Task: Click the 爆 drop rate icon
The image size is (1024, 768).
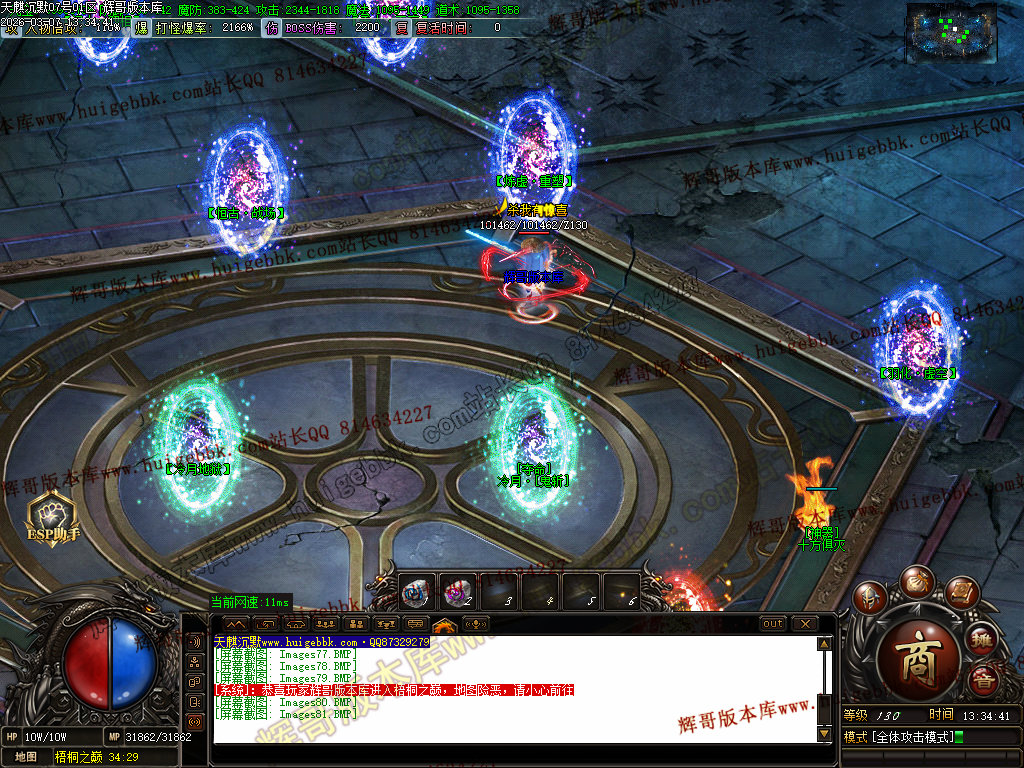Action: [x=141, y=28]
